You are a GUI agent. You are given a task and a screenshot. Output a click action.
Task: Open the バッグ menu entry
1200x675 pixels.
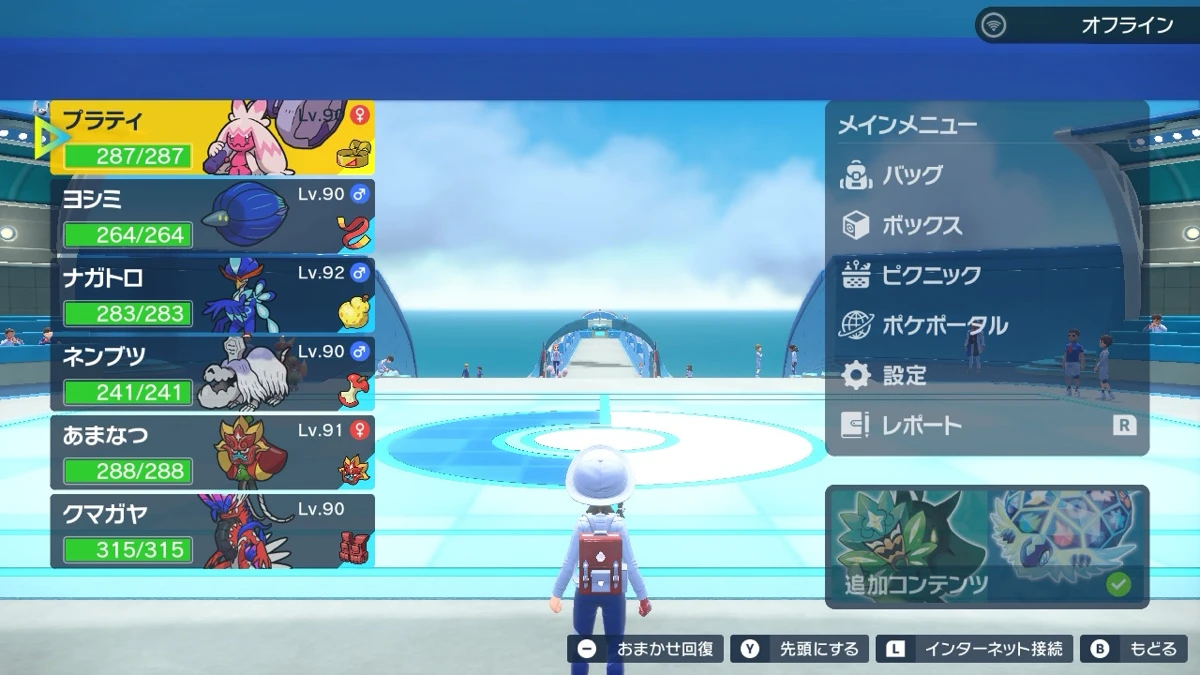coord(912,175)
